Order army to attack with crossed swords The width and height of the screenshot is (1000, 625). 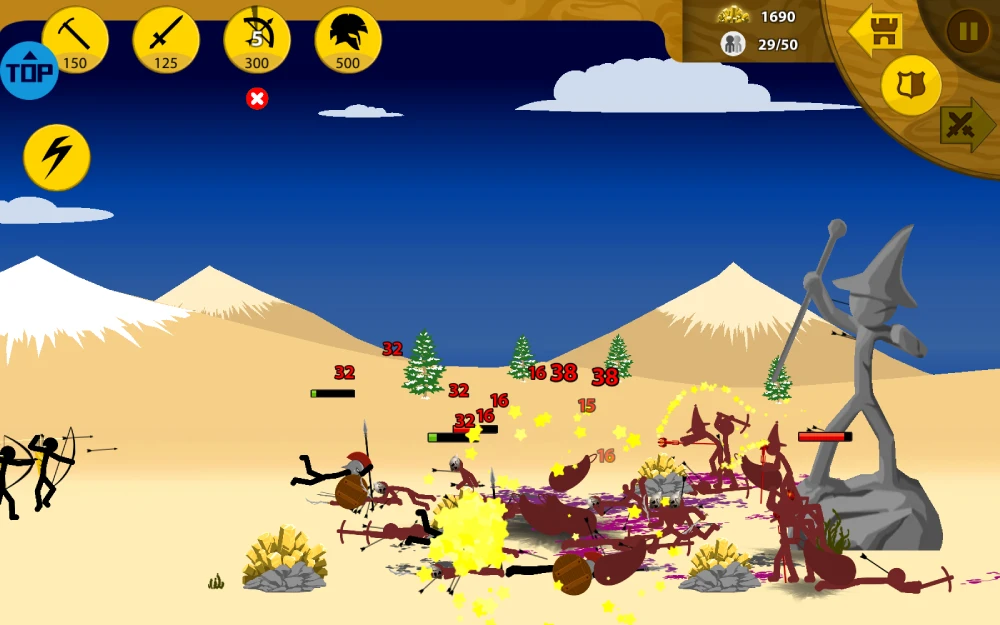[965, 125]
